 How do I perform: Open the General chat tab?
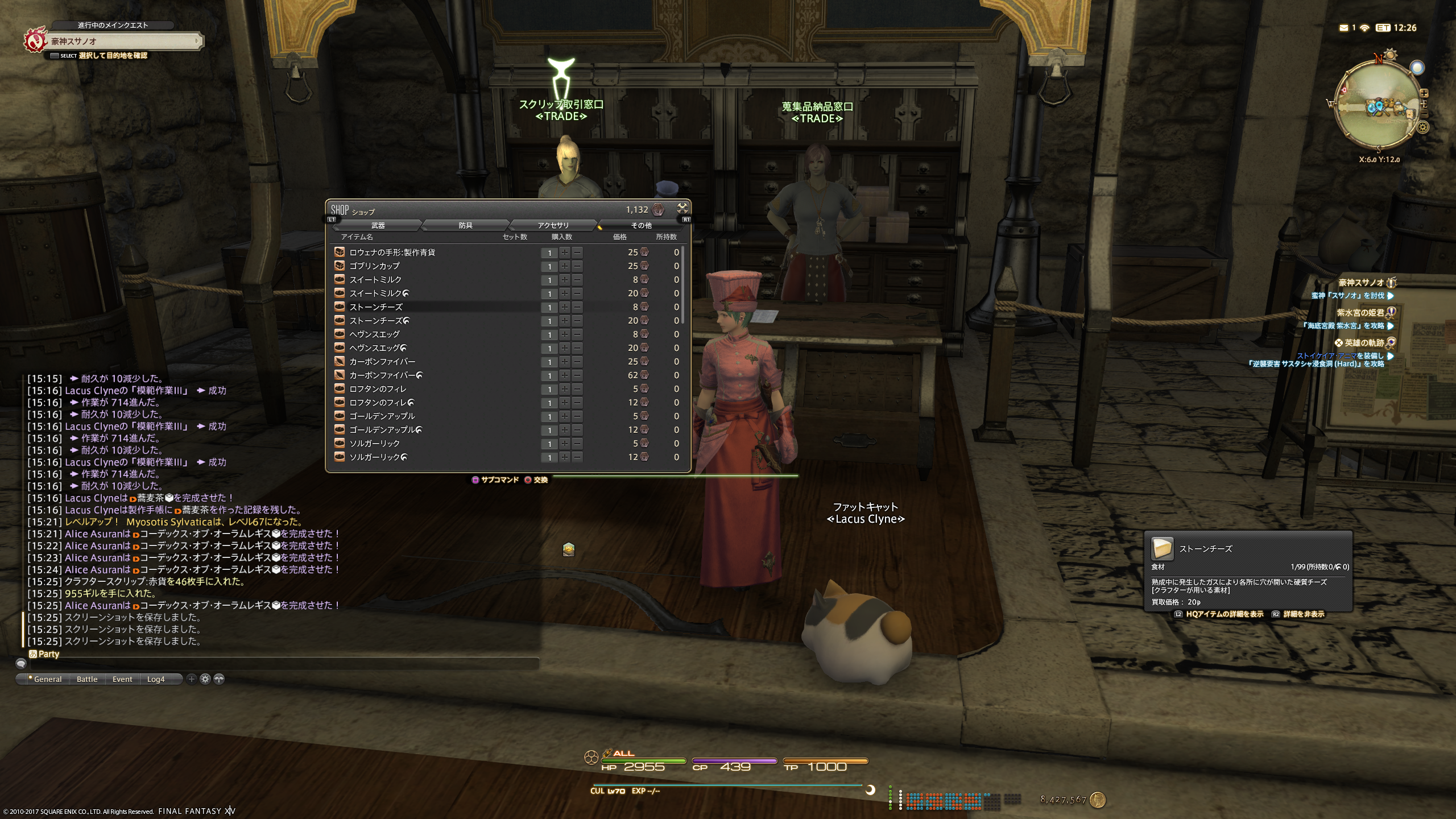47,679
